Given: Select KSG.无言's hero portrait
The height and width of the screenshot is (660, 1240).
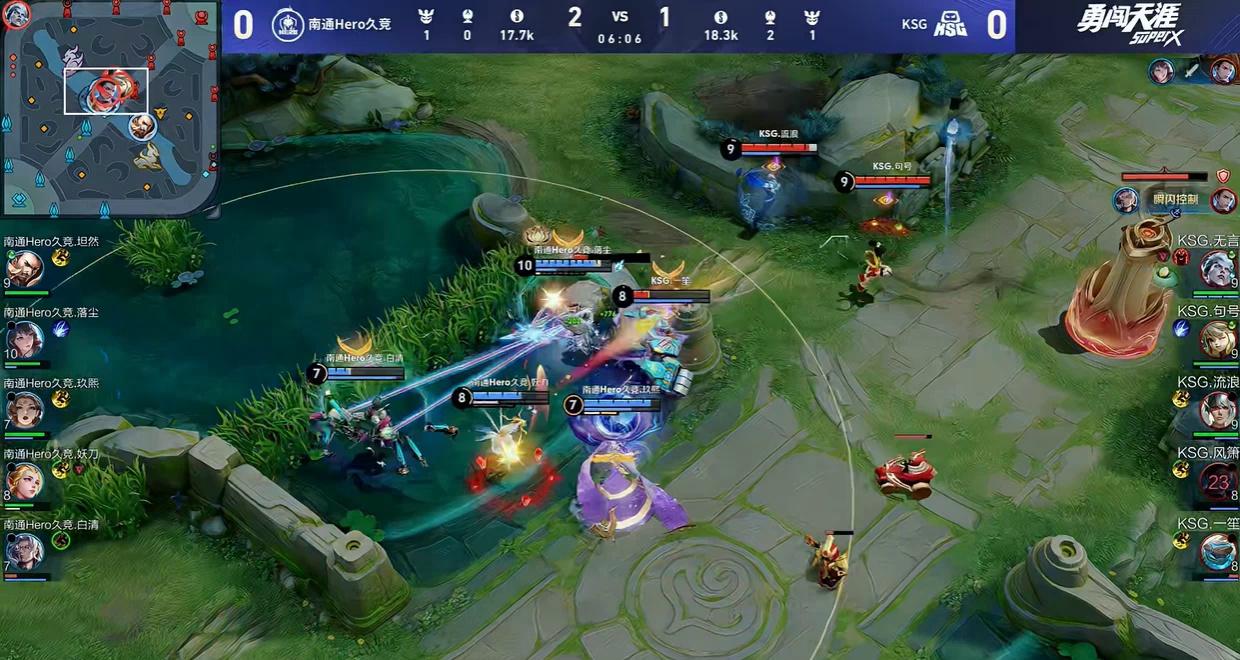Looking at the screenshot, I should pos(1217,268).
